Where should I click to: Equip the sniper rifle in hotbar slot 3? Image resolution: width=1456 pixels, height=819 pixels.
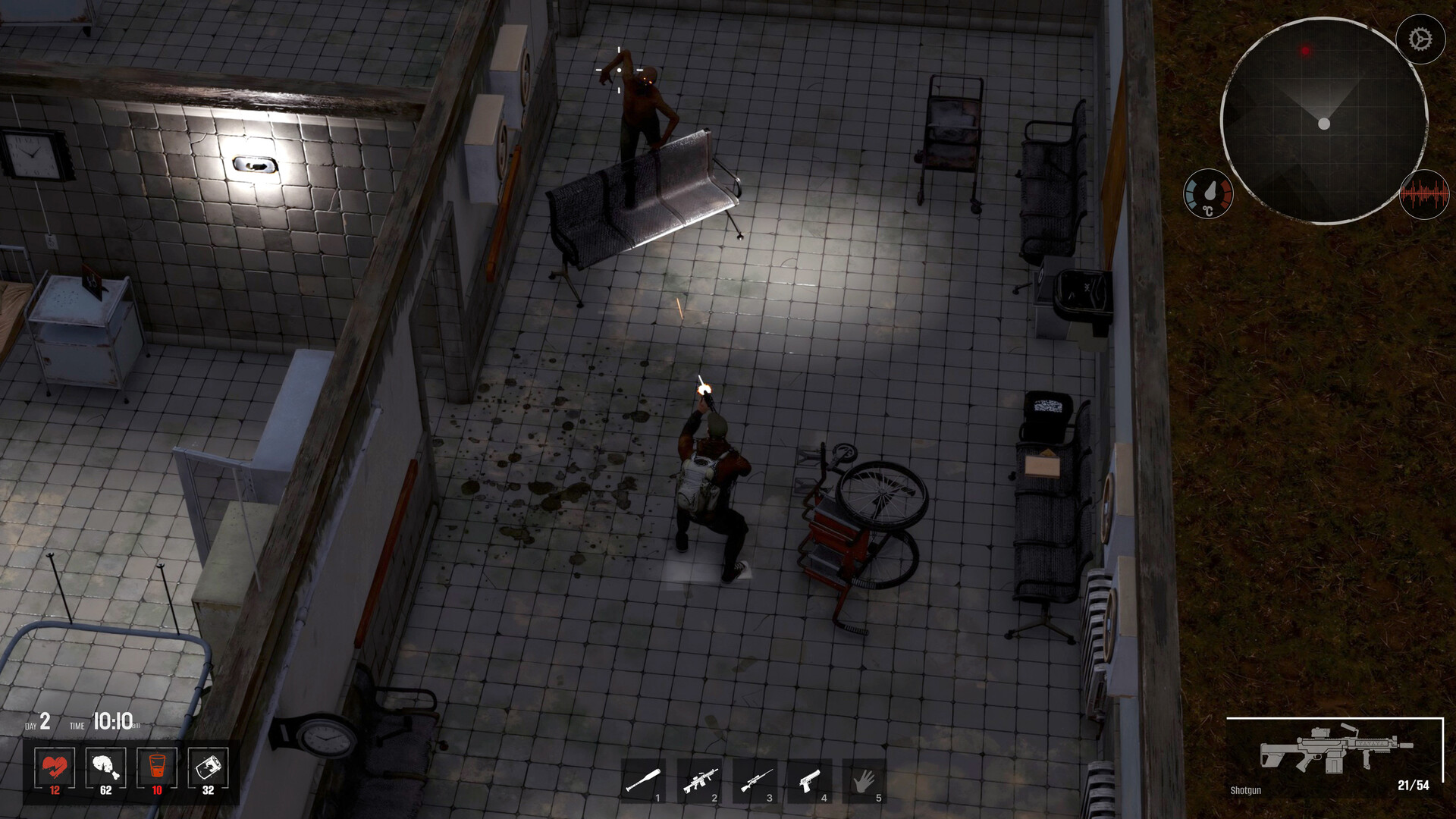pos(757,780)
